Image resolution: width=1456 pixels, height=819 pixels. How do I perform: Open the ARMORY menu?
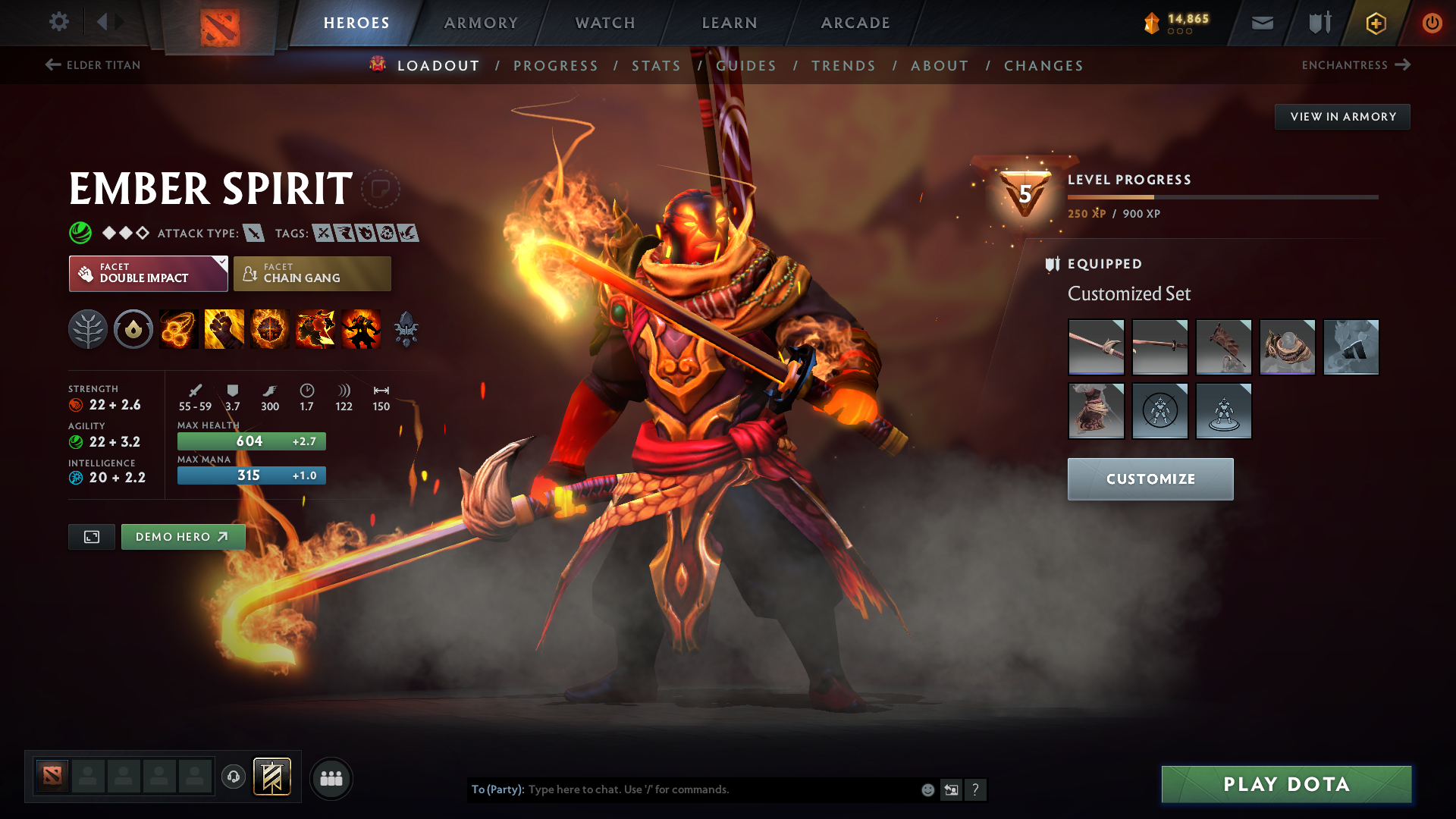pos(481,23)
